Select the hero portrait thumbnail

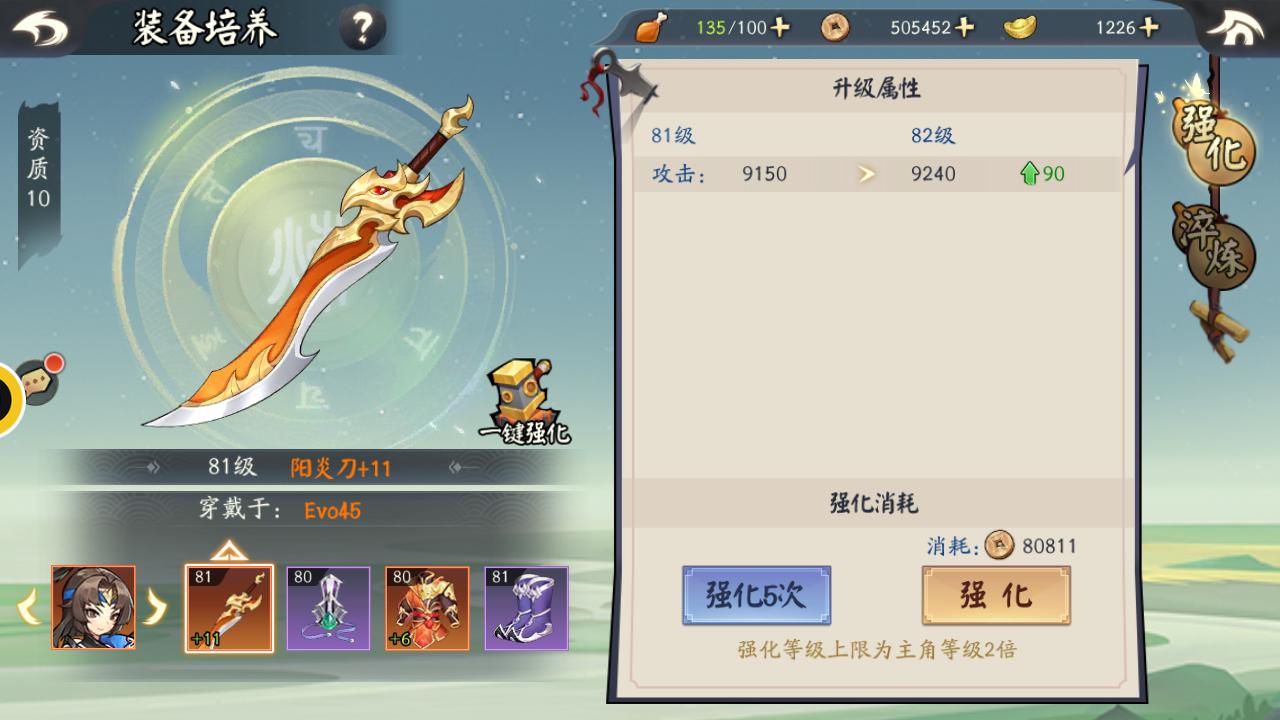click(x=94, y=607)
